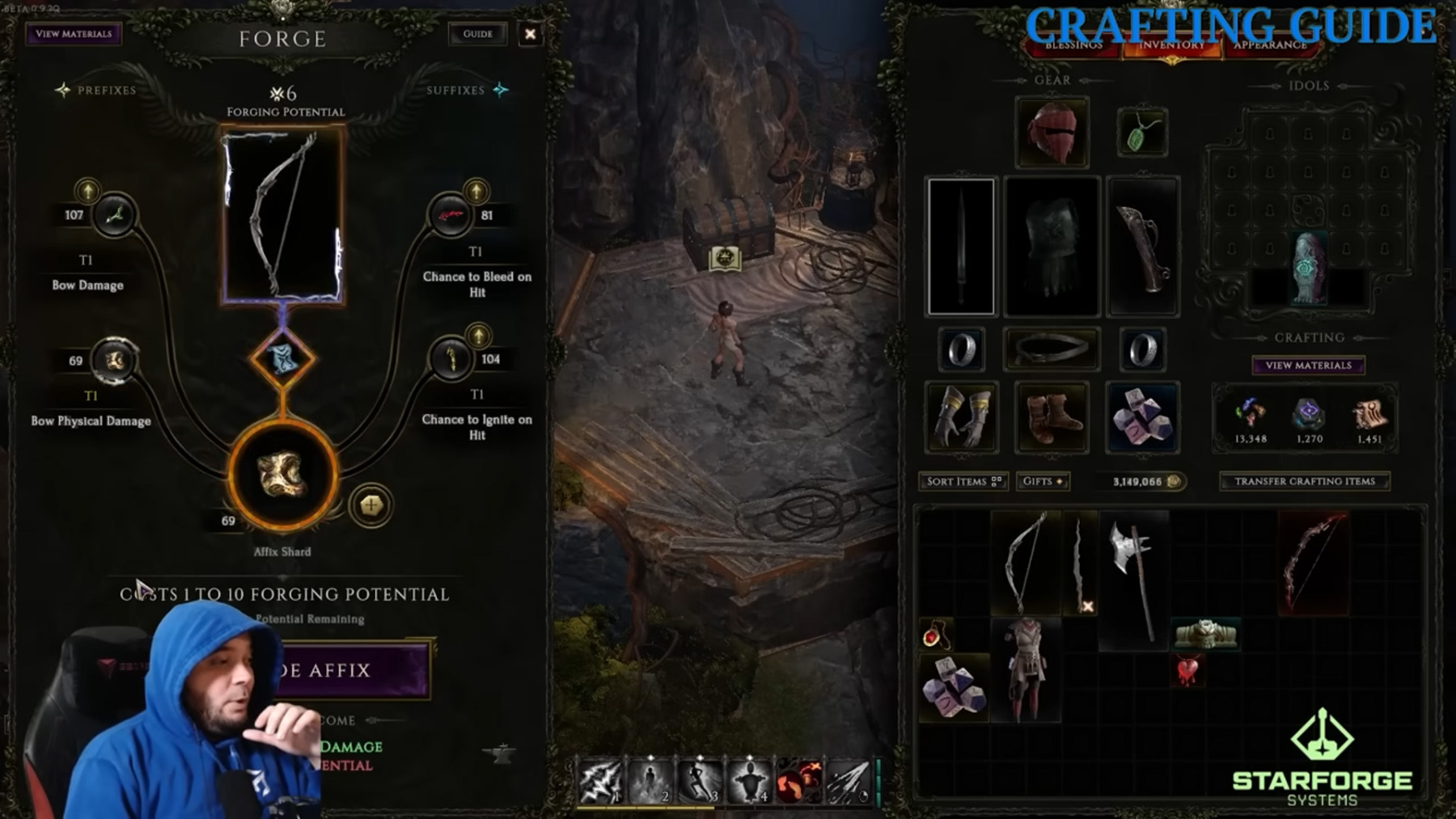
Task: Click the bow item in the forge slot
Action: point(282,216)
